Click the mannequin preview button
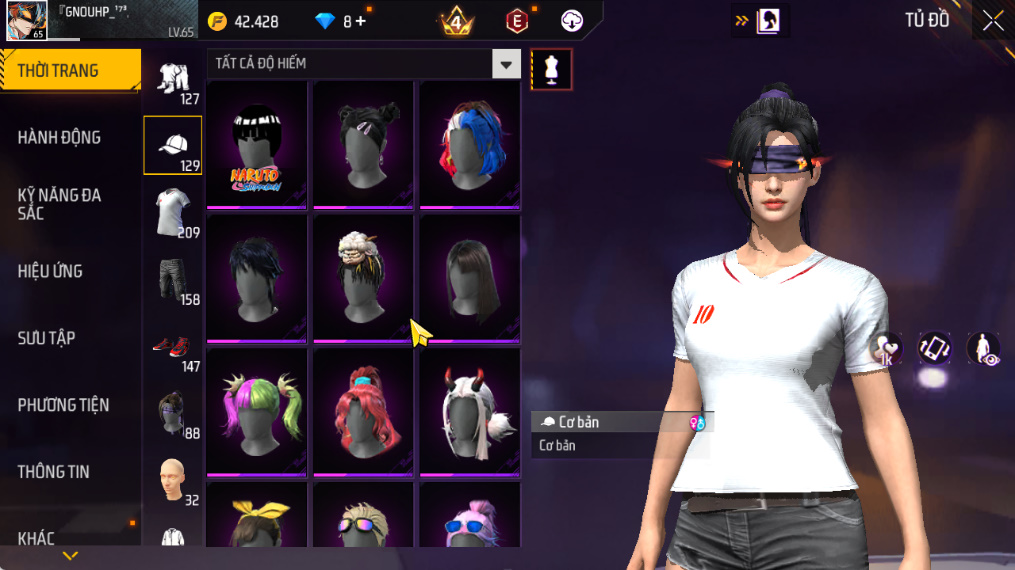 pyautogui.click(x=551, y=69)
